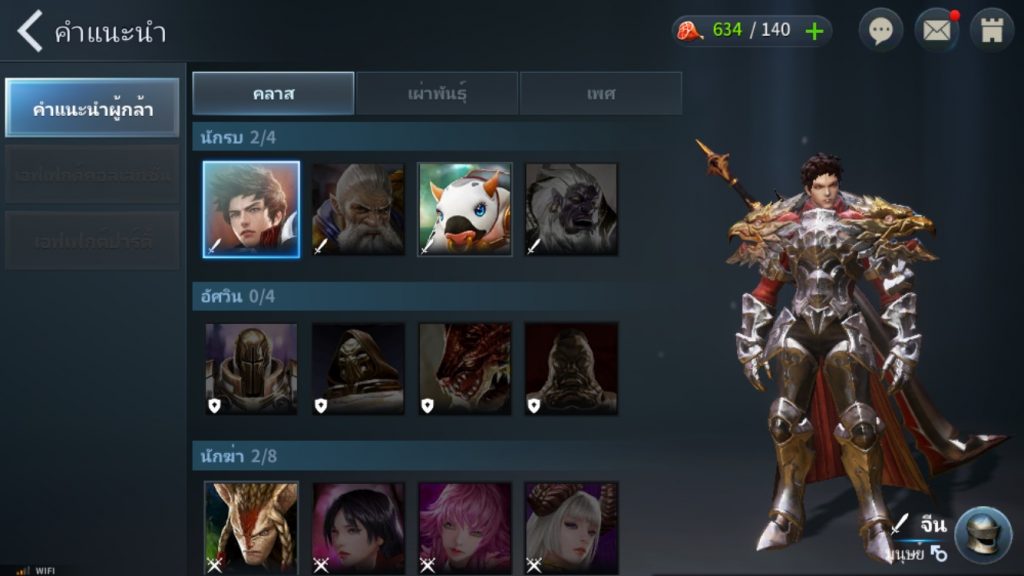Choose the helmeted knight with visor portrait
Screen dimensions: 1024x576
(251, 368)
